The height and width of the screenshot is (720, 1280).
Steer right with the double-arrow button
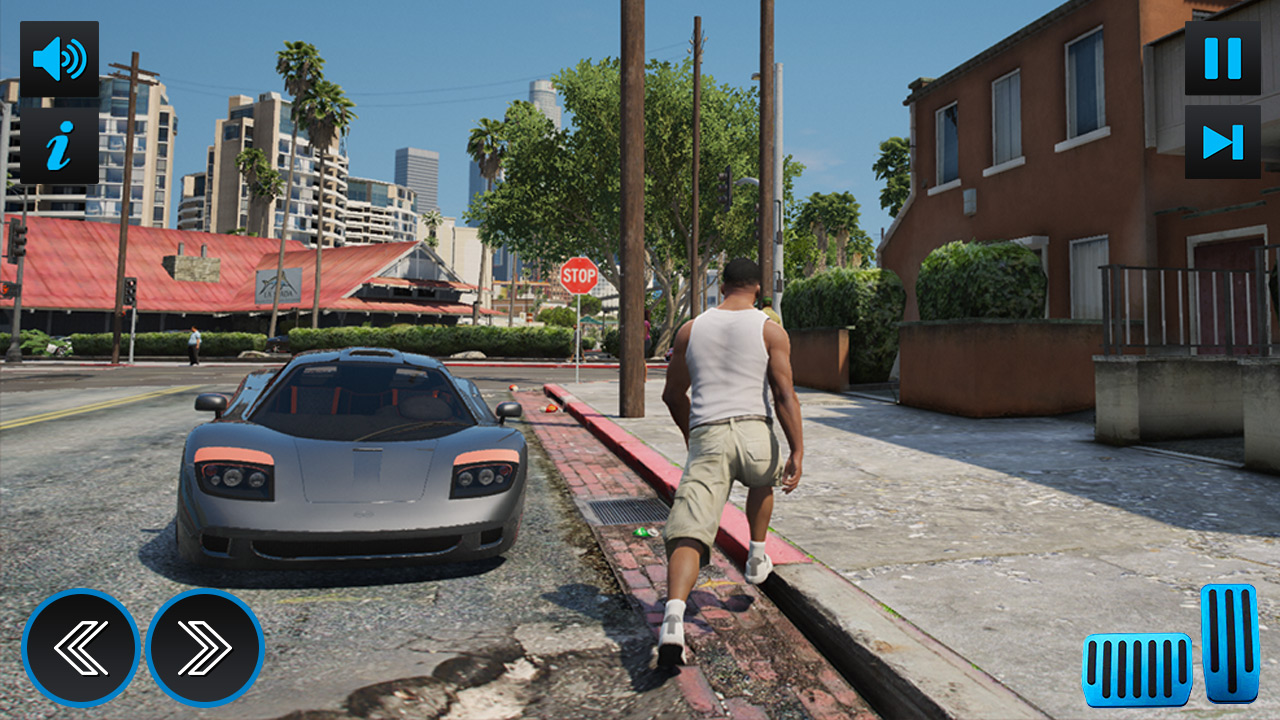click(x=205, y=648)
